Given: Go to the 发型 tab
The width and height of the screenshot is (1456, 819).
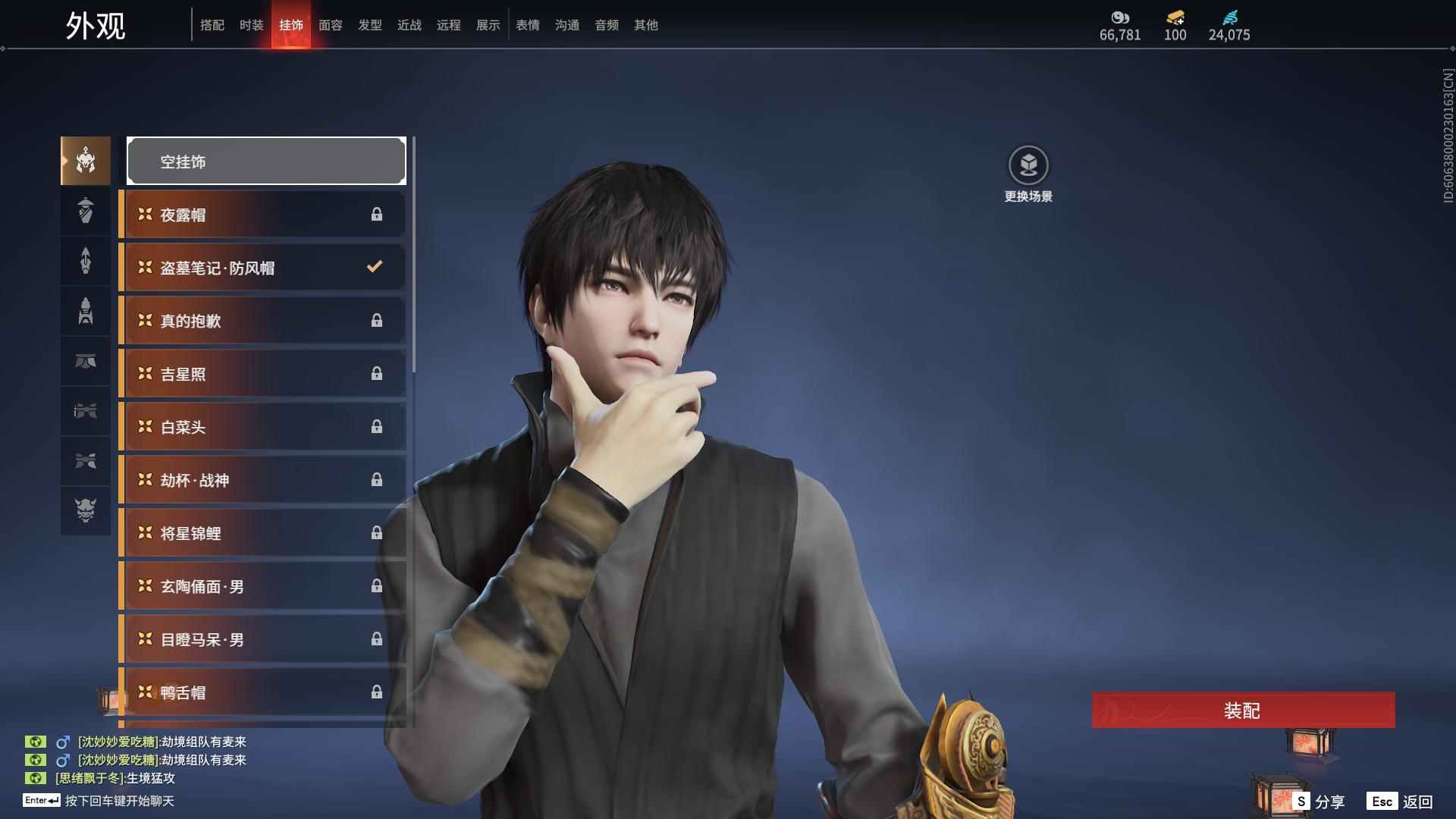Looking at the screenshot, I should [370, 25].
